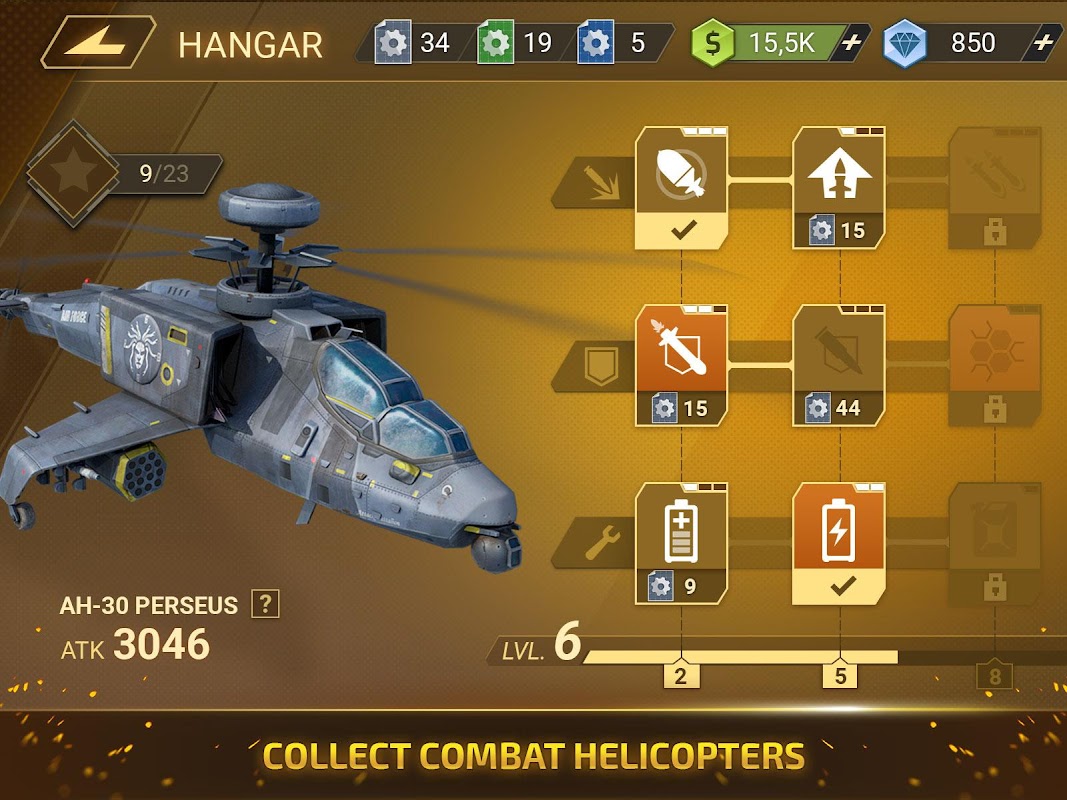Choose the orange missile shield upgrade costing 15
1067x800 pixels.
tap(682, 365)
